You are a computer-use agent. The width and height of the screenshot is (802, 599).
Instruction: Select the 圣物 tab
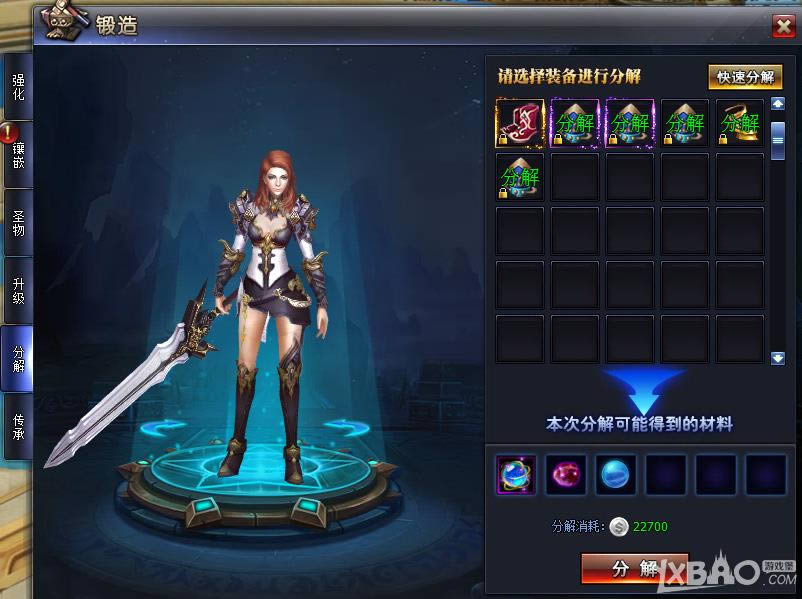click(18, 222)
